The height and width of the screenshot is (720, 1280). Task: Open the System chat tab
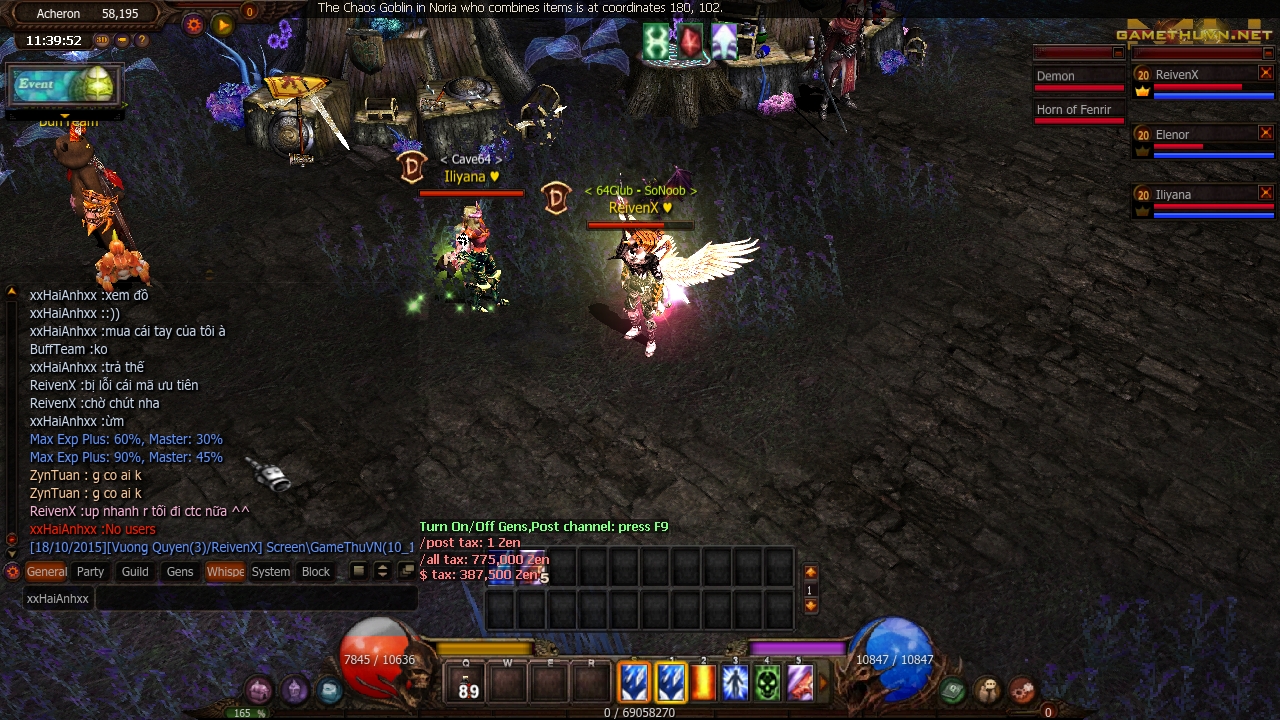(270, 571)
